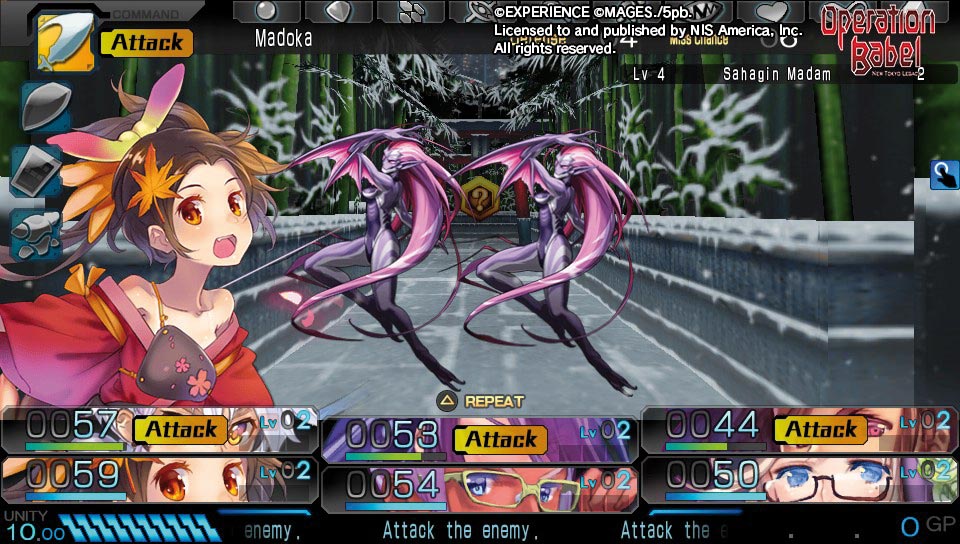Choose the black-glasses member with 0050 HP
The height and width of the screenshot is (544, 960).
point(798,477)
